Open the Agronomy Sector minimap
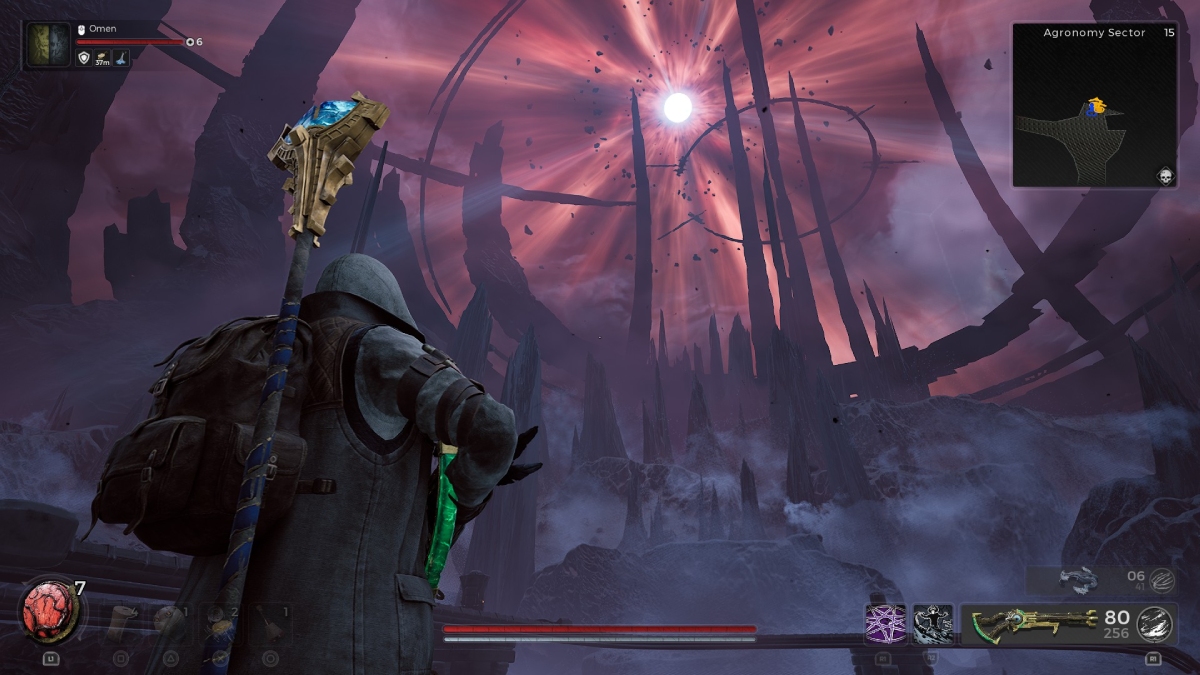Screen dimensions: 1200x675 tap(1094, 106)
